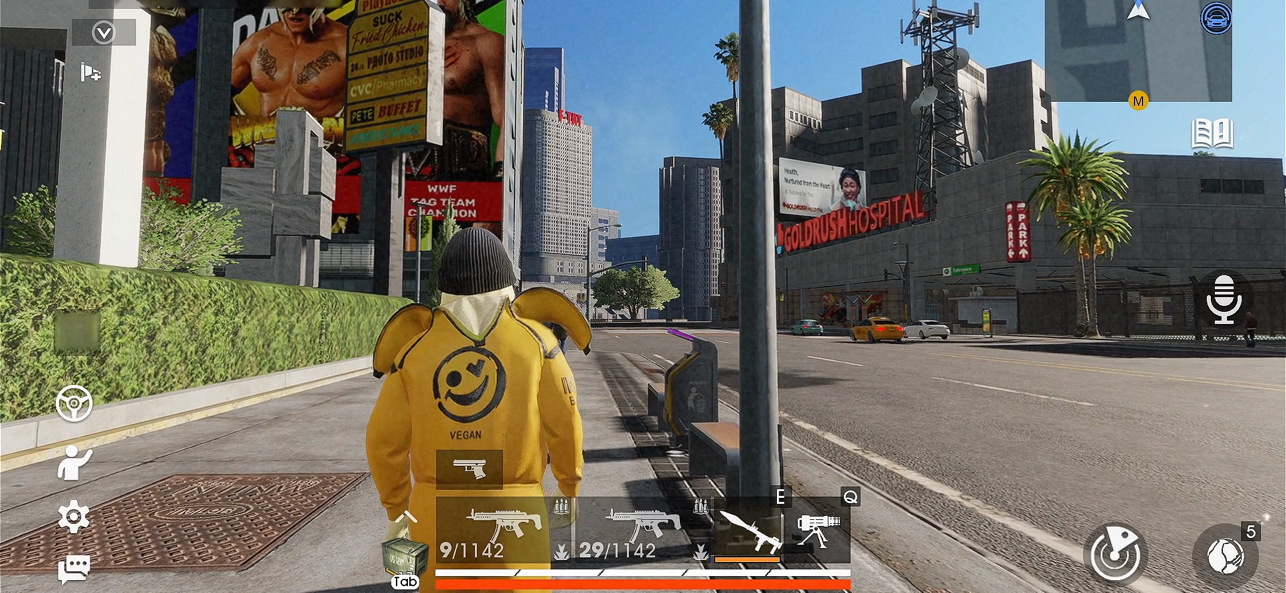Open the book guide icon
The image size is (1286, 593).
tap(1212, 135)
